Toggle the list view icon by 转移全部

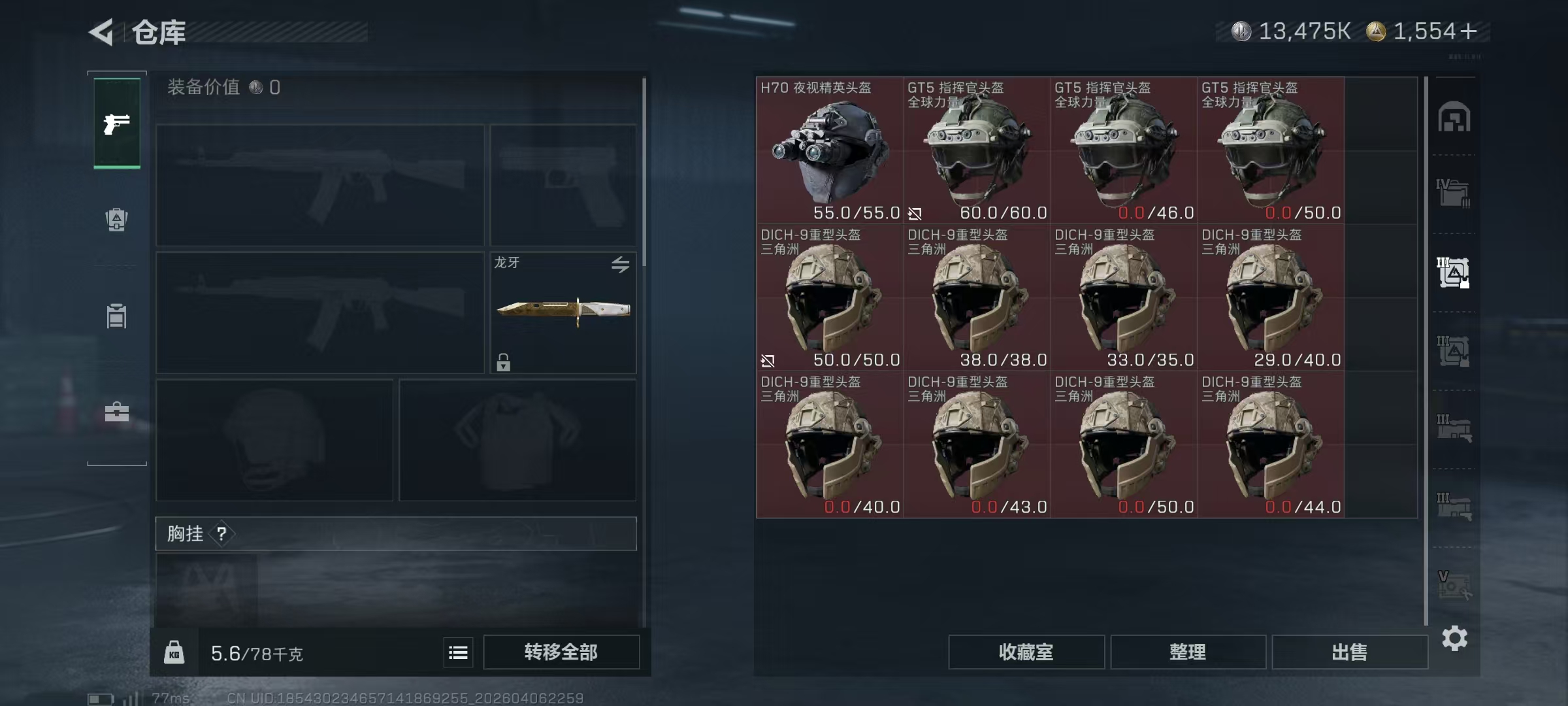click(458, 652)
